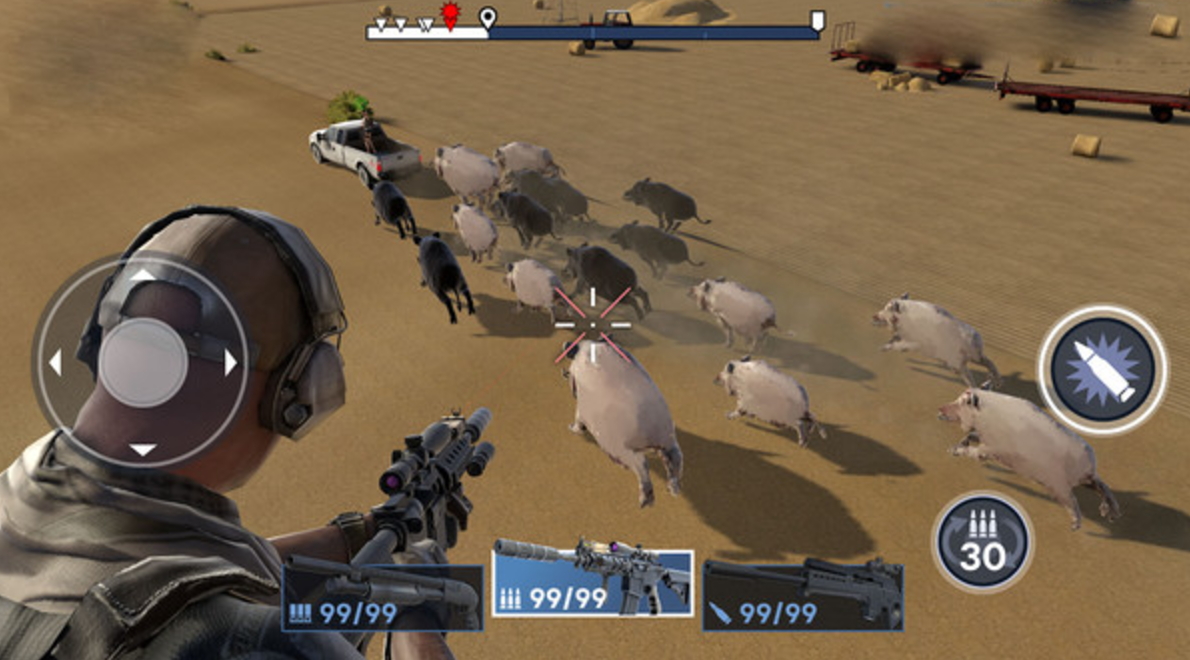This screenshot has width=1190, height=660.
Task: Tap the joystick's right arrow
Action: pyautogui.click(x=231, y=362)
